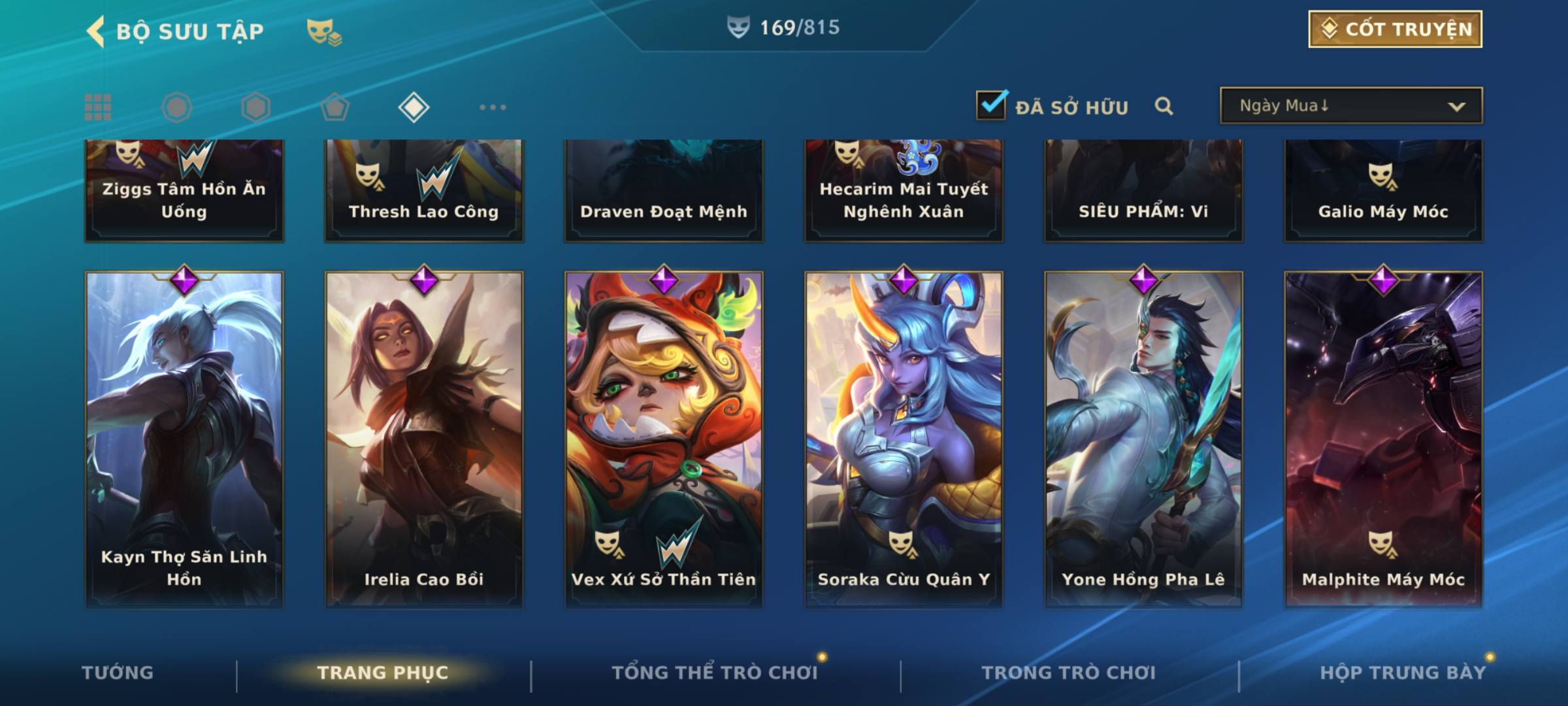Toggle the Đã Sở Hữu checkbox

pyautogui.click(x=991, y=105)
